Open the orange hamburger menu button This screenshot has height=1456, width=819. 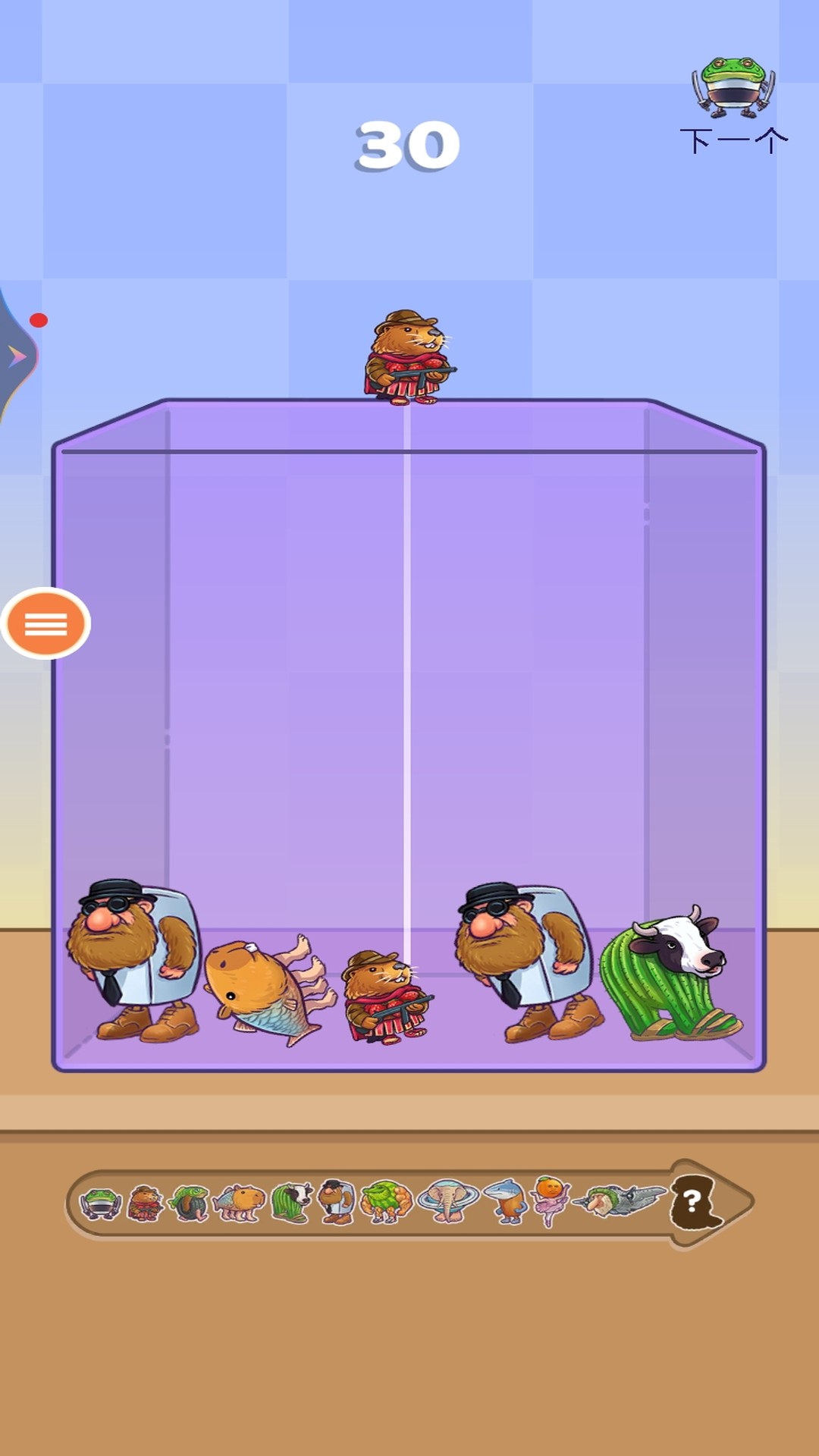[45, 624]
